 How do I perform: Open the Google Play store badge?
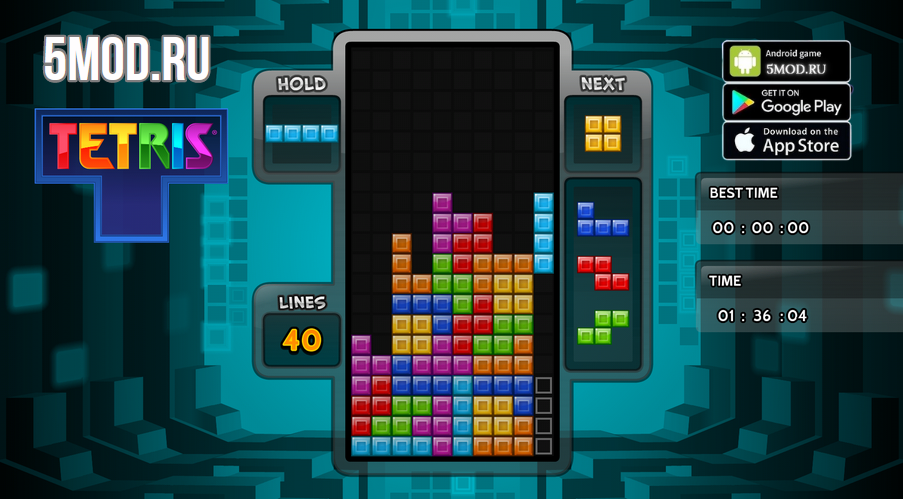point(786,102)
